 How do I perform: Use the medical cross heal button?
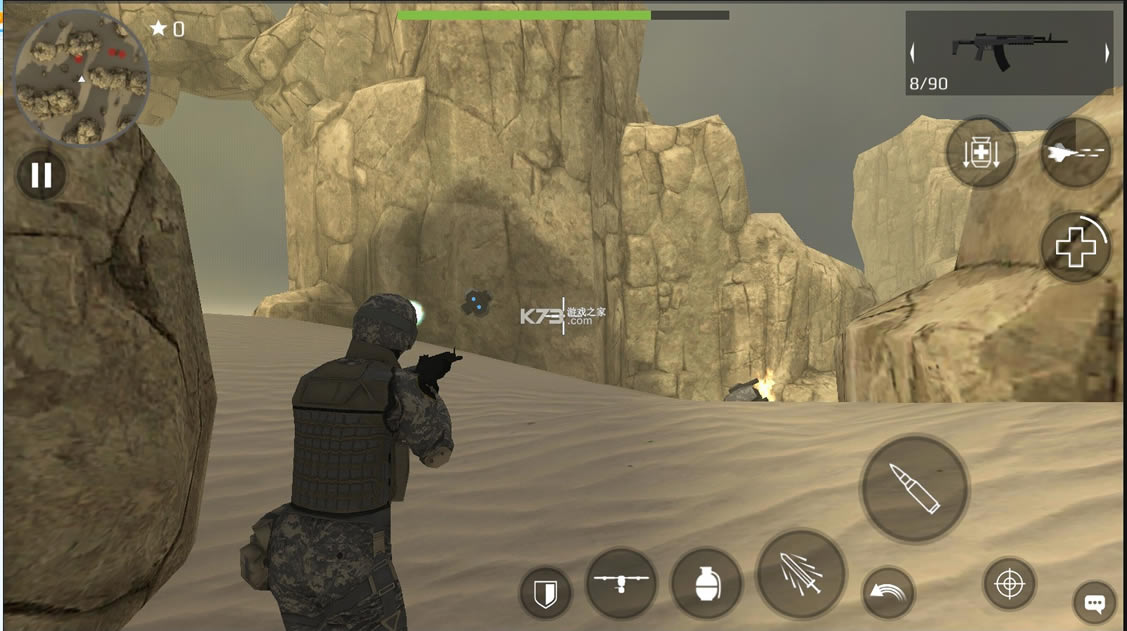[1076, 246]
